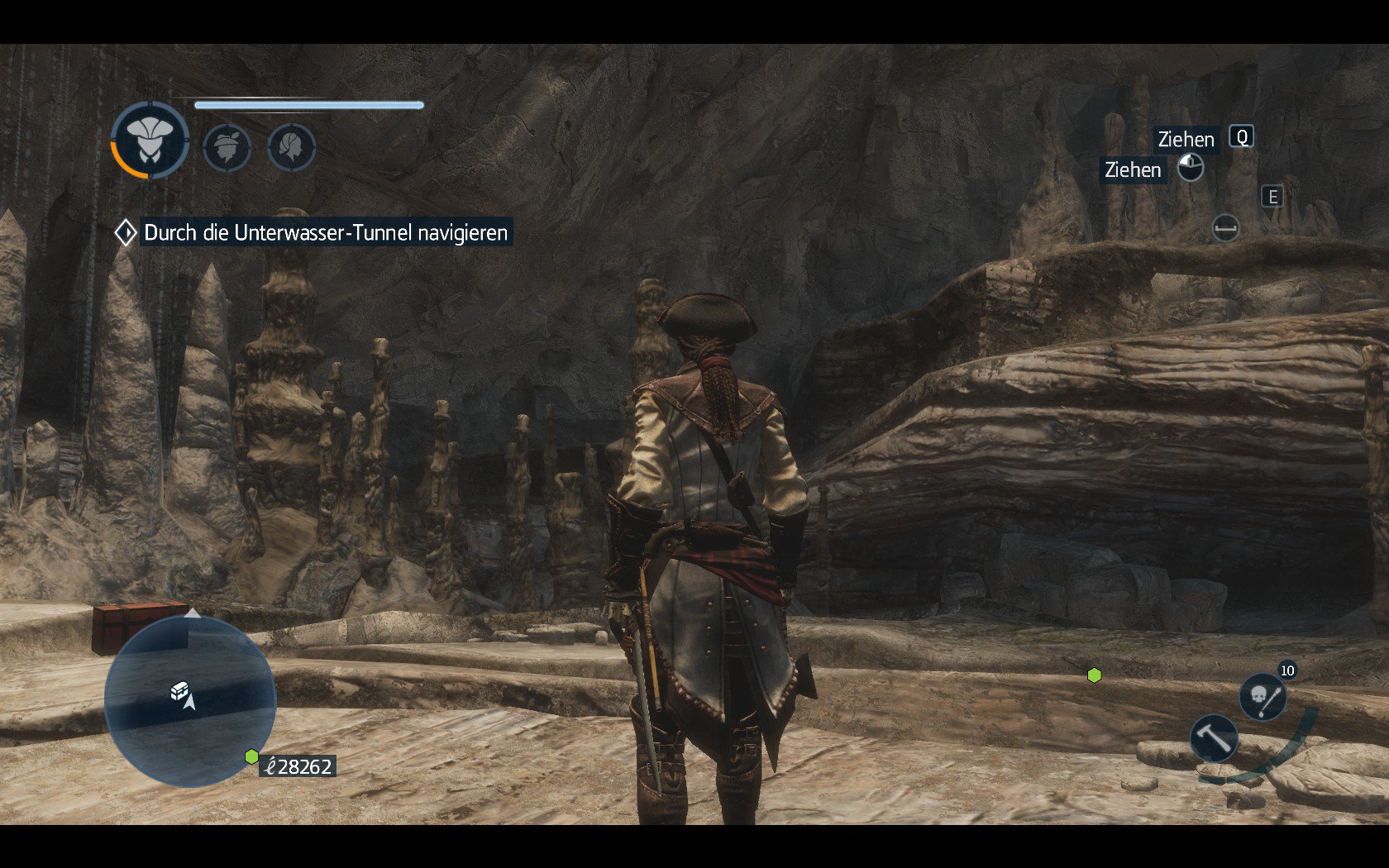Viewport: 1389px width, 868px height.
Task: Switch to the headscarf Slave persona icon
Action: coord(292,148)
